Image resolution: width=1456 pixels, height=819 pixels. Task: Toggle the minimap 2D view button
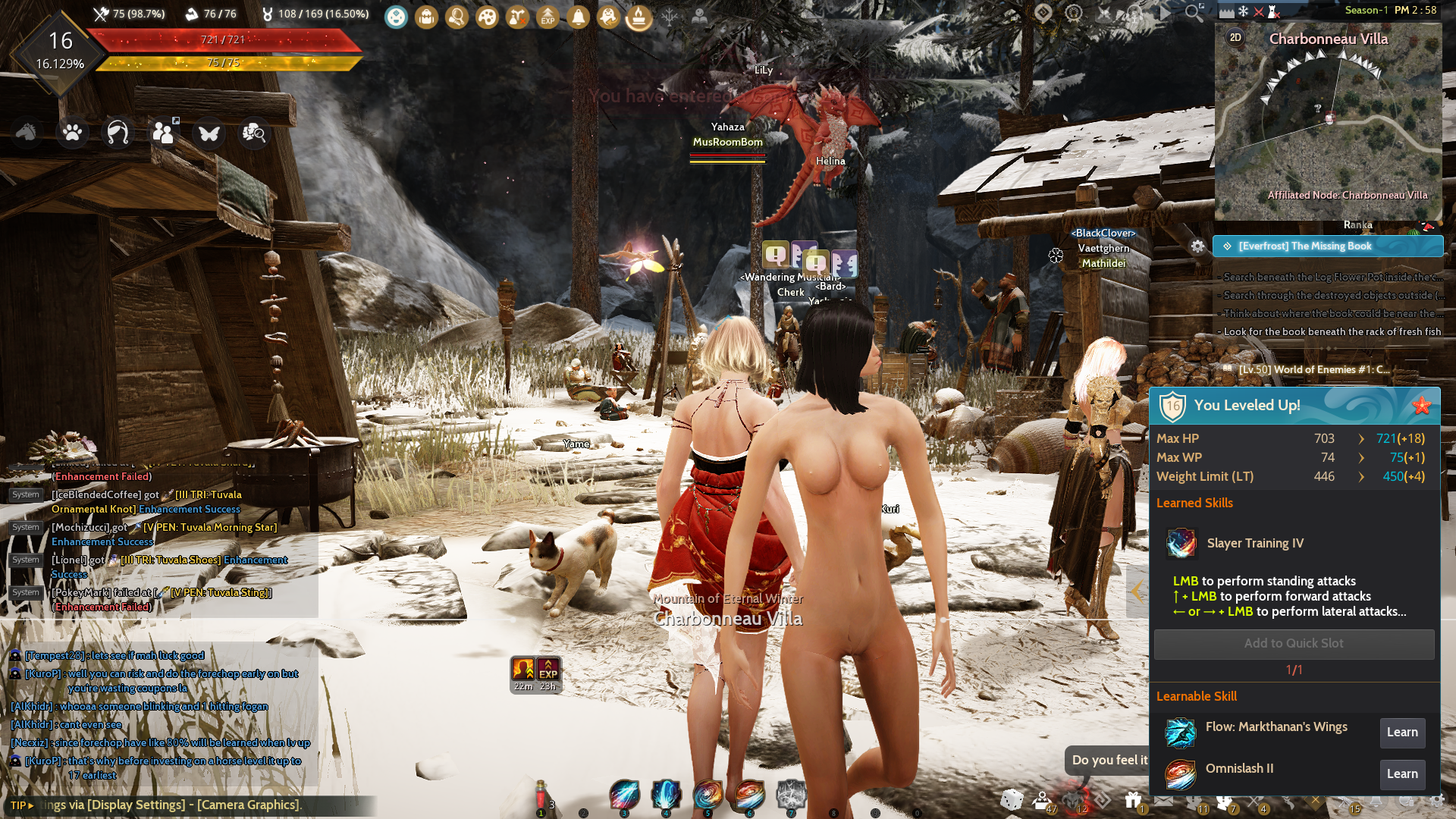1235,37
